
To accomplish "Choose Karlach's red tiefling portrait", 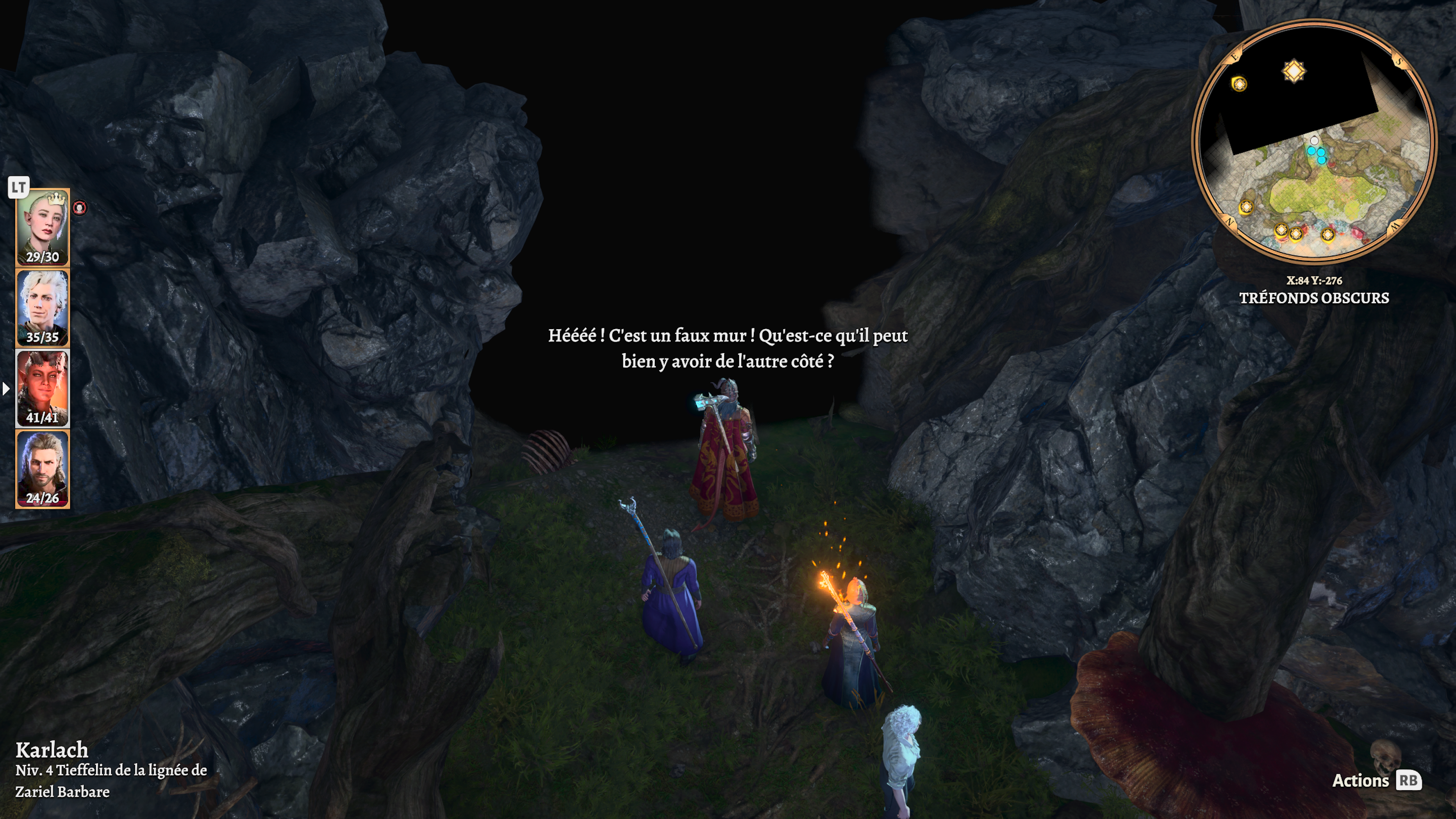I will [42, 388].
